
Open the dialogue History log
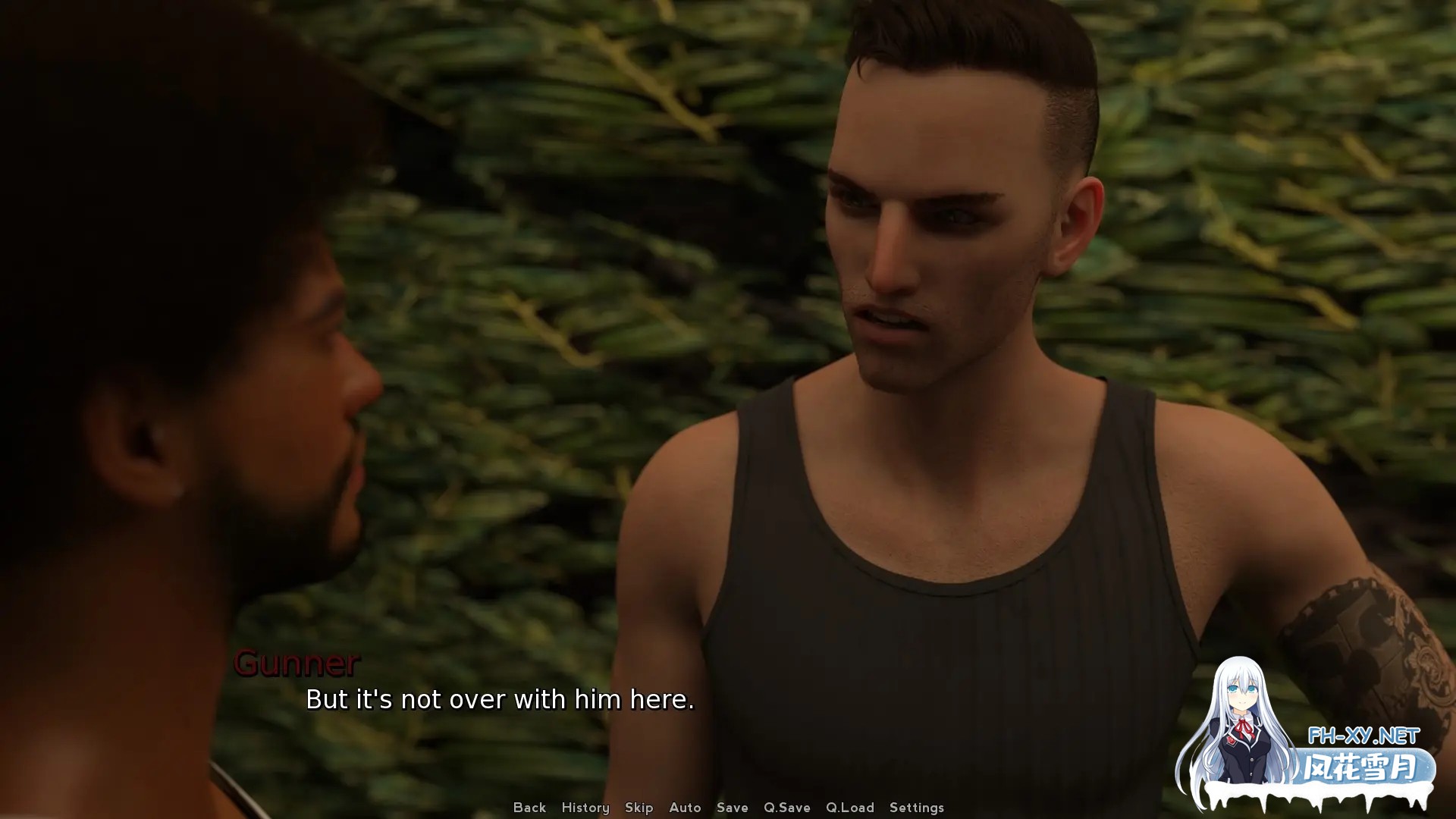tap(585, 808)
